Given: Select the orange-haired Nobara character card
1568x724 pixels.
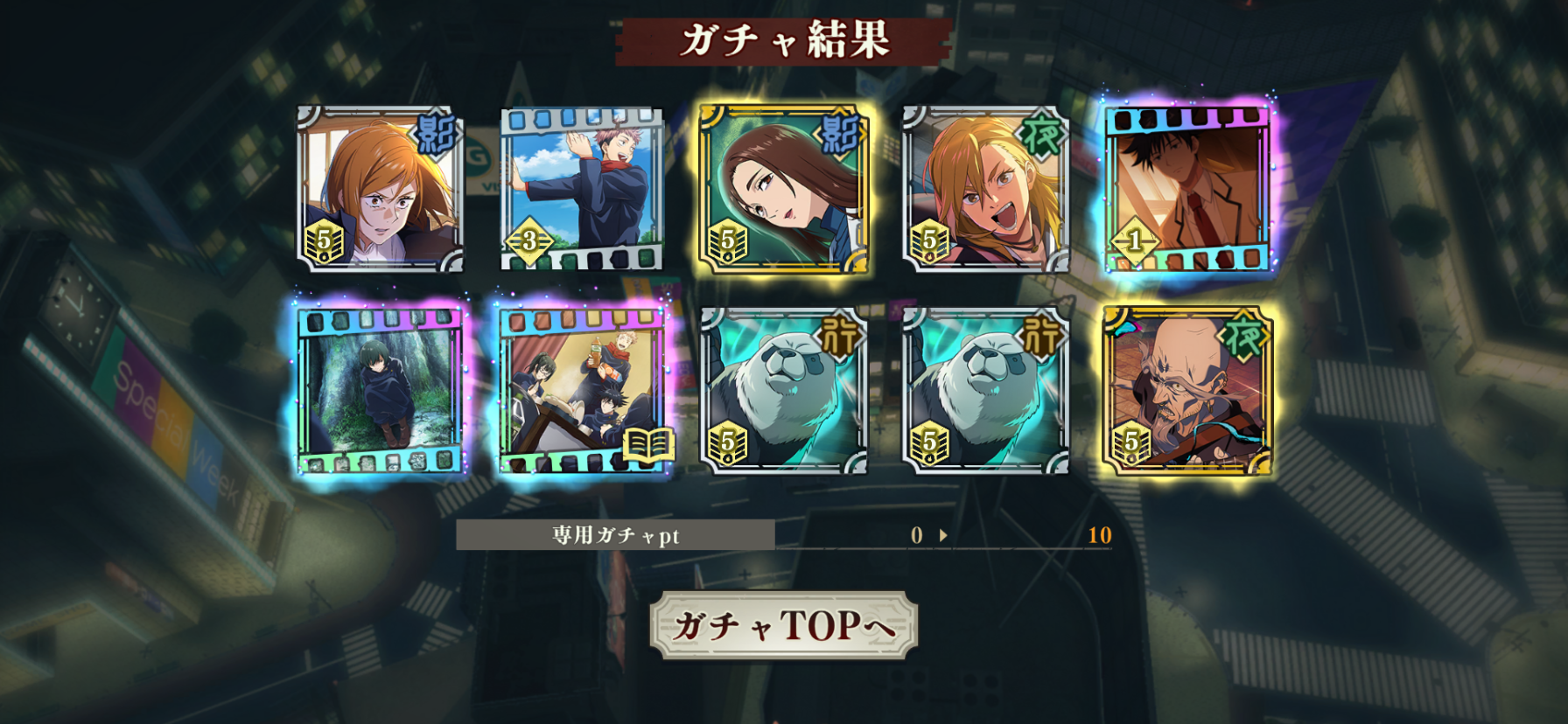Looking at the screenshot, I should [x=380, y=189].
